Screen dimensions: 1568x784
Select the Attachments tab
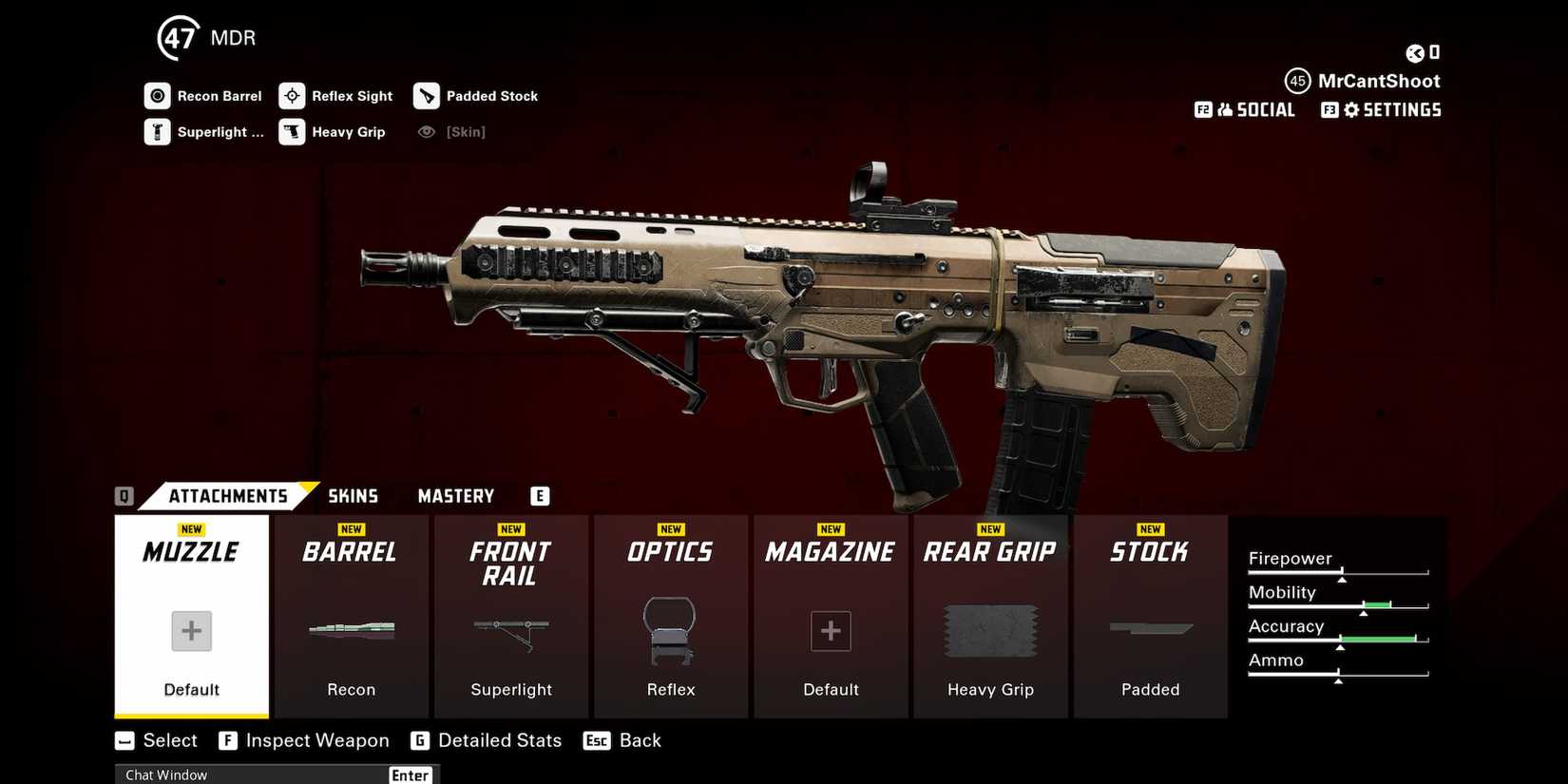228,495
